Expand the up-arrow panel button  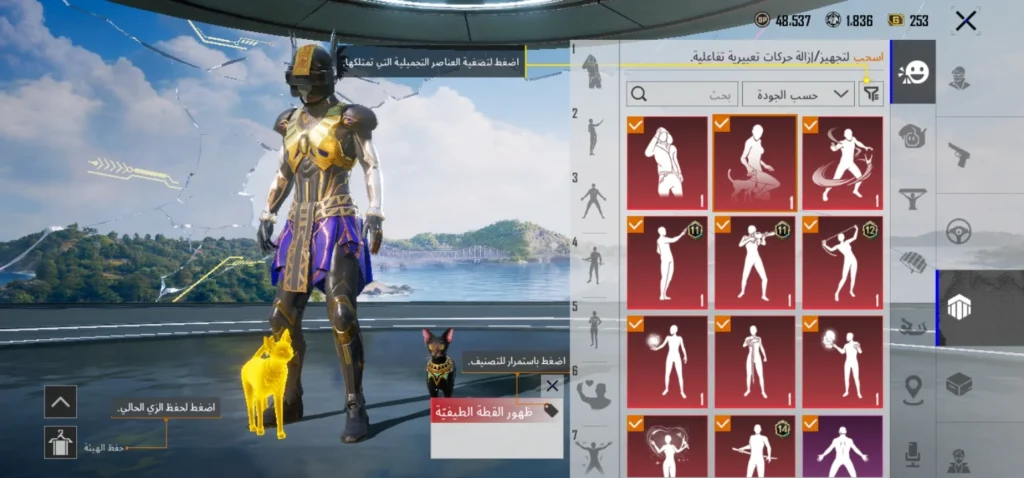[61, 402]
